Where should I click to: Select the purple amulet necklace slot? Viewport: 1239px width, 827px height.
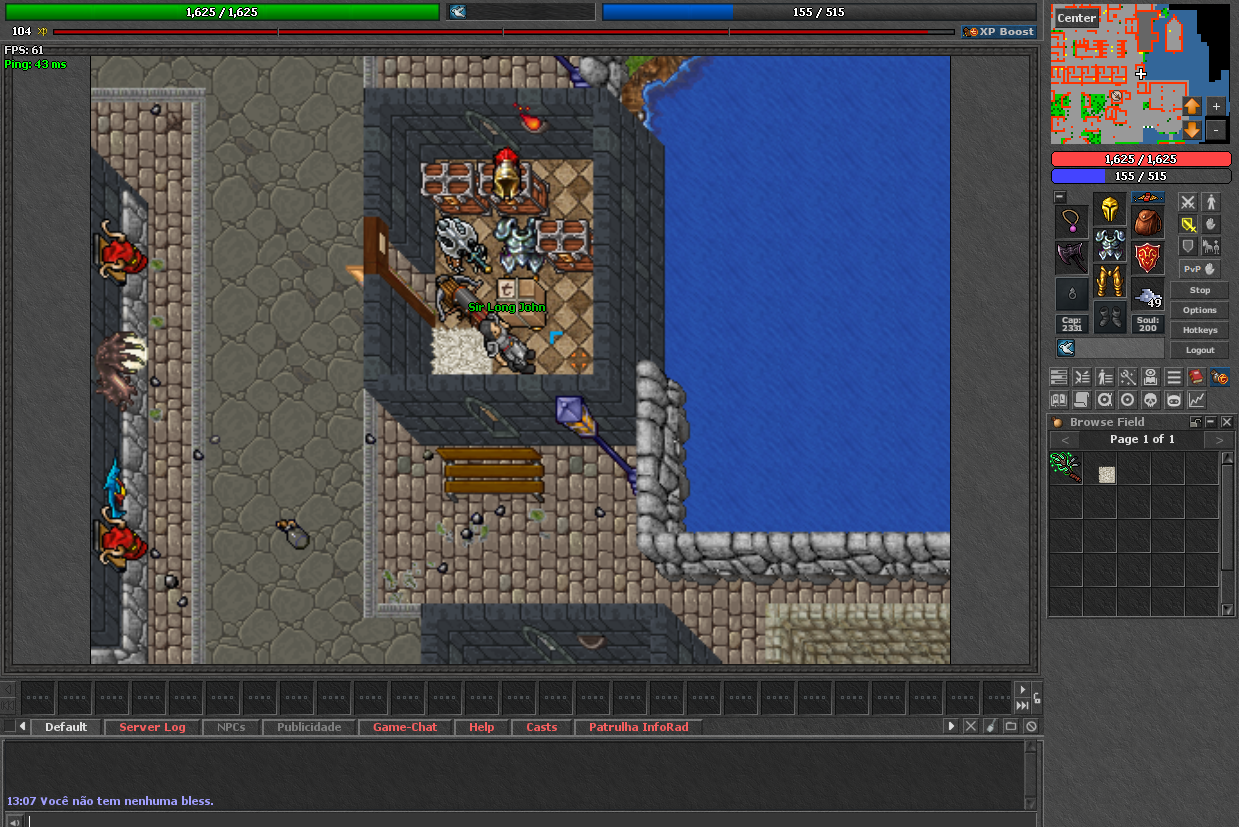point(1071,222)
